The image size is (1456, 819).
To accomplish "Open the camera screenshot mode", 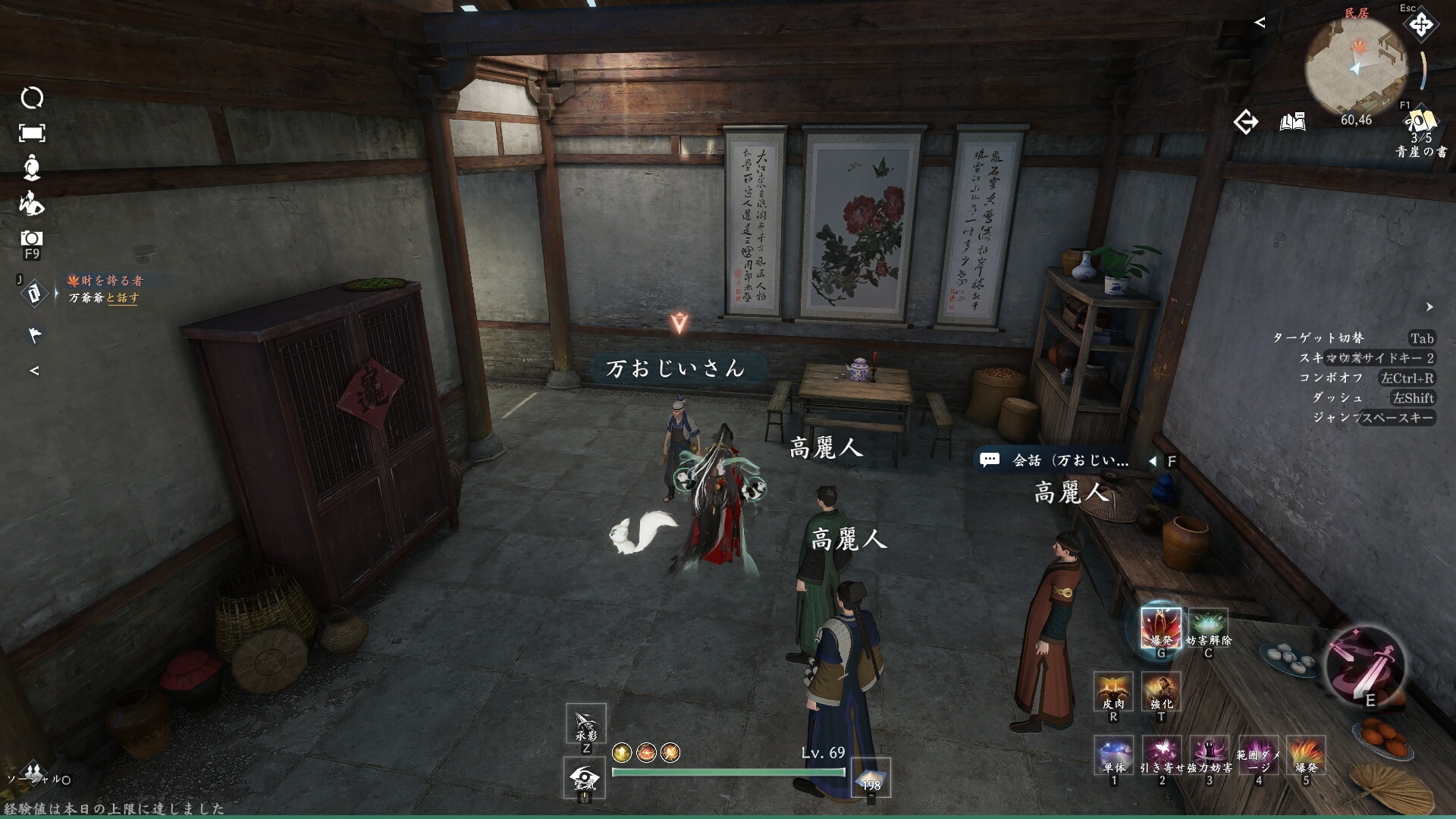I will coord(32,239).
